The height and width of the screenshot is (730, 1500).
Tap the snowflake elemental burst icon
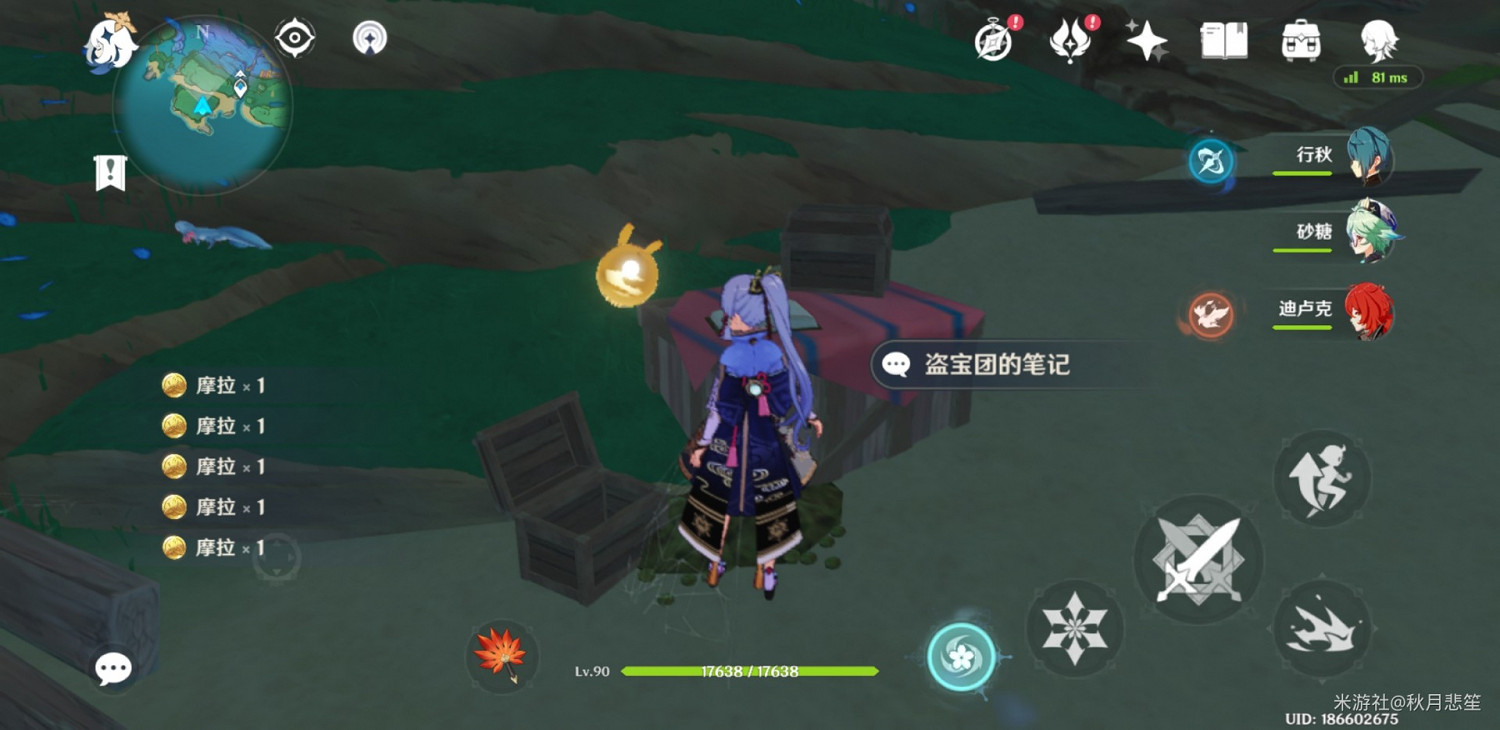[x=1075, y=630]
